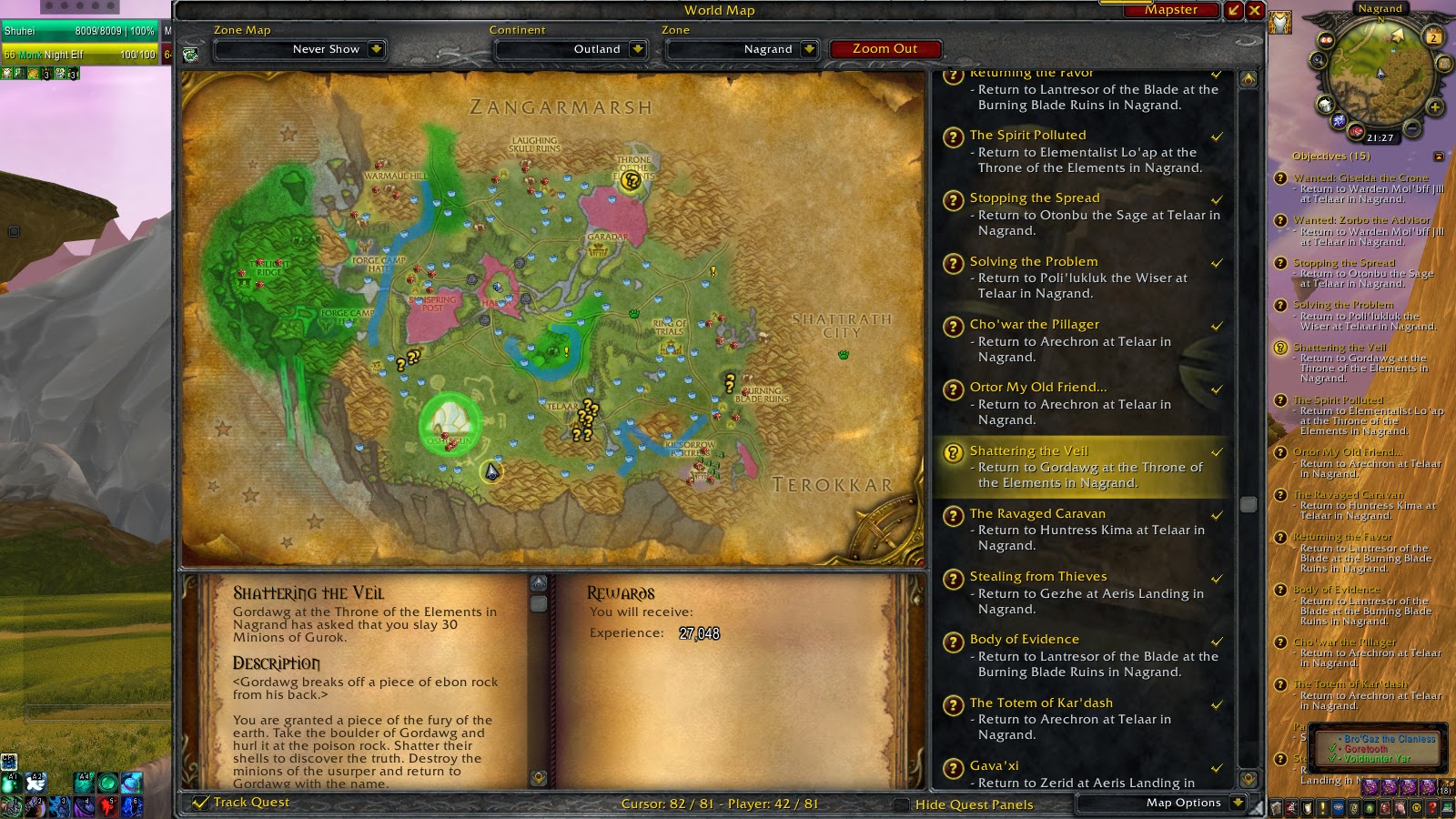Click the green icon left of the Never Show dropdown

190,53
